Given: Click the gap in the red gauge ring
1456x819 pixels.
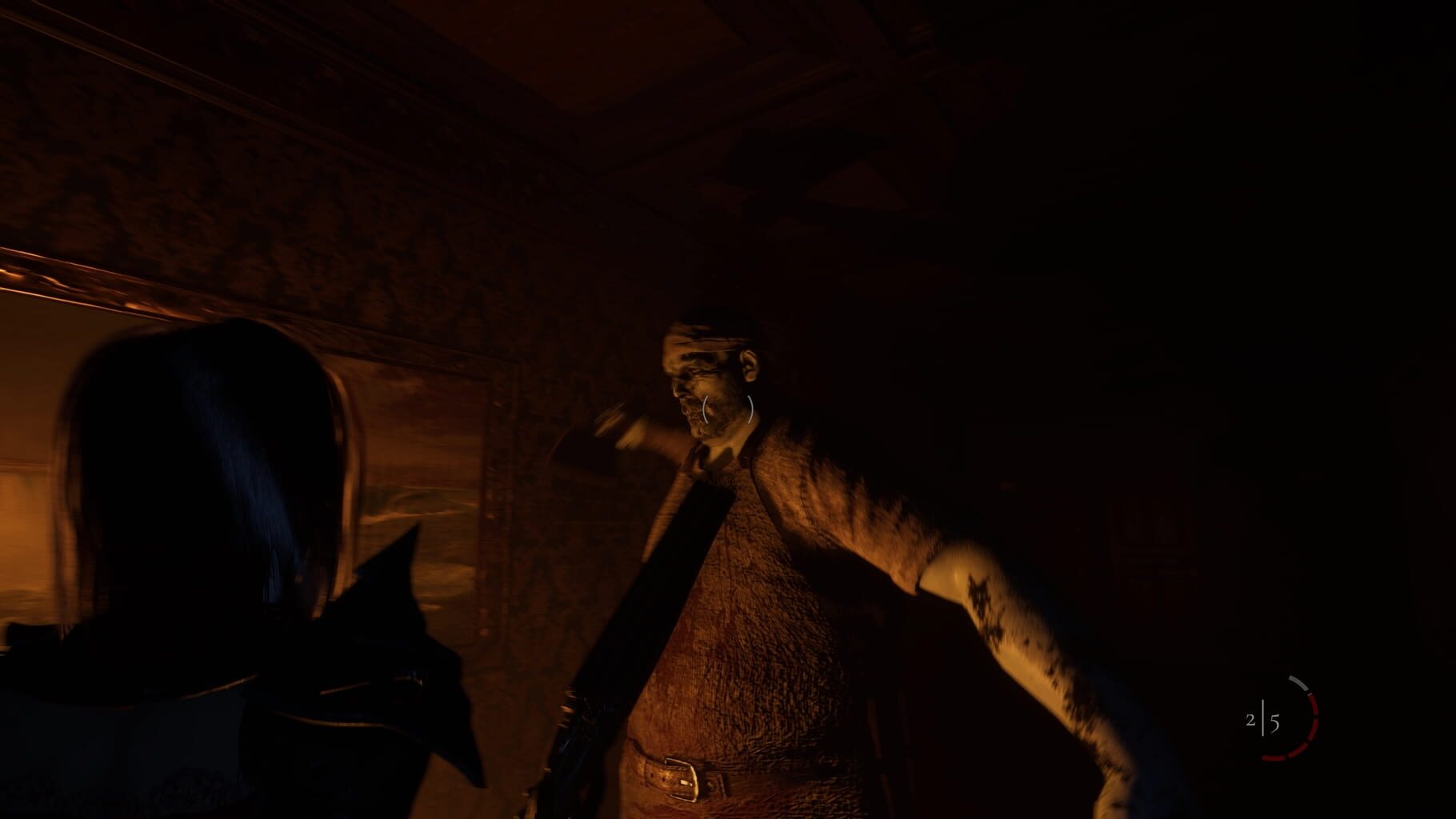Looking at the screenshot, I should [1317, 717].
